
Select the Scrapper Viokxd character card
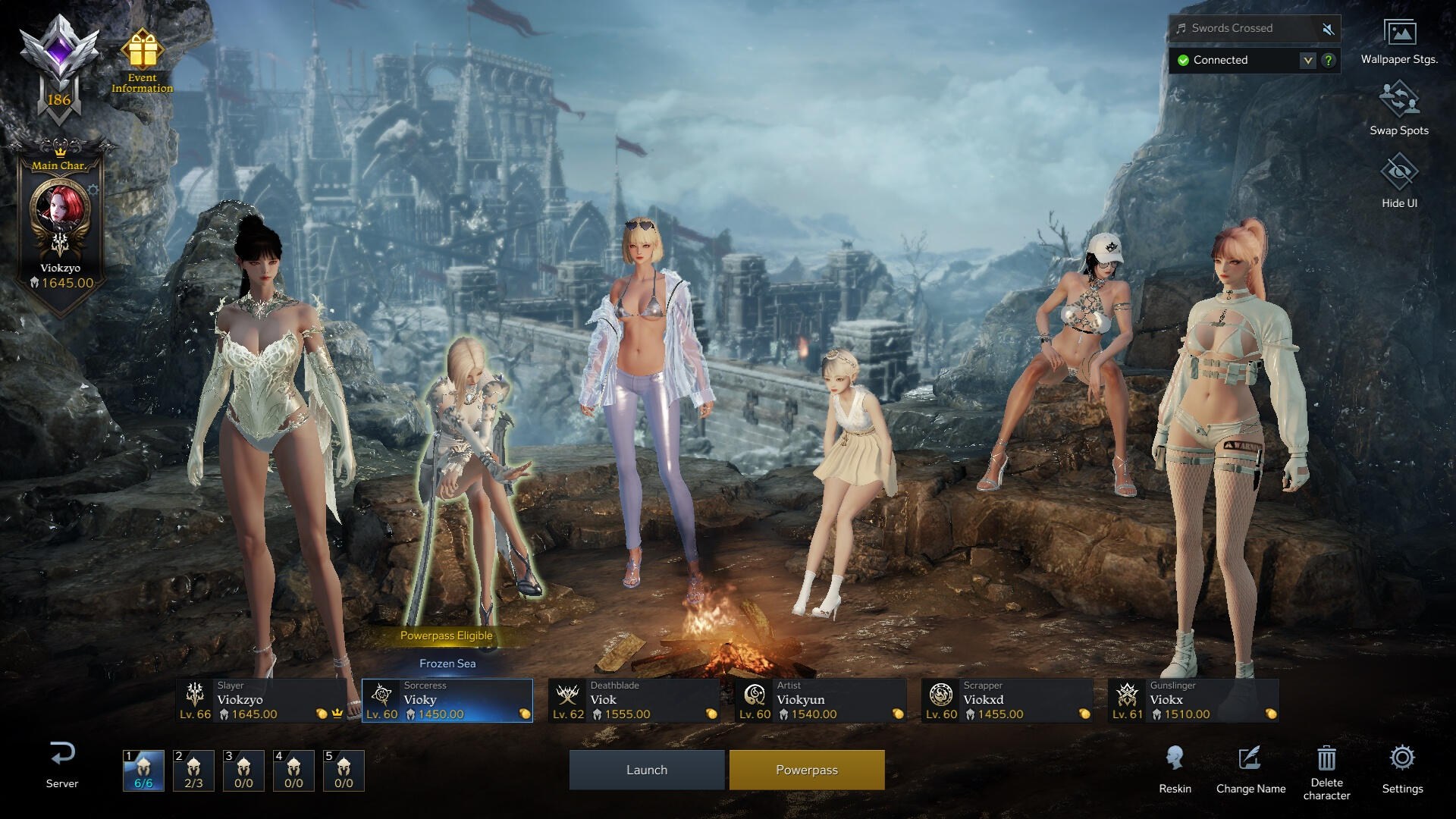(x=1007, y=701)
